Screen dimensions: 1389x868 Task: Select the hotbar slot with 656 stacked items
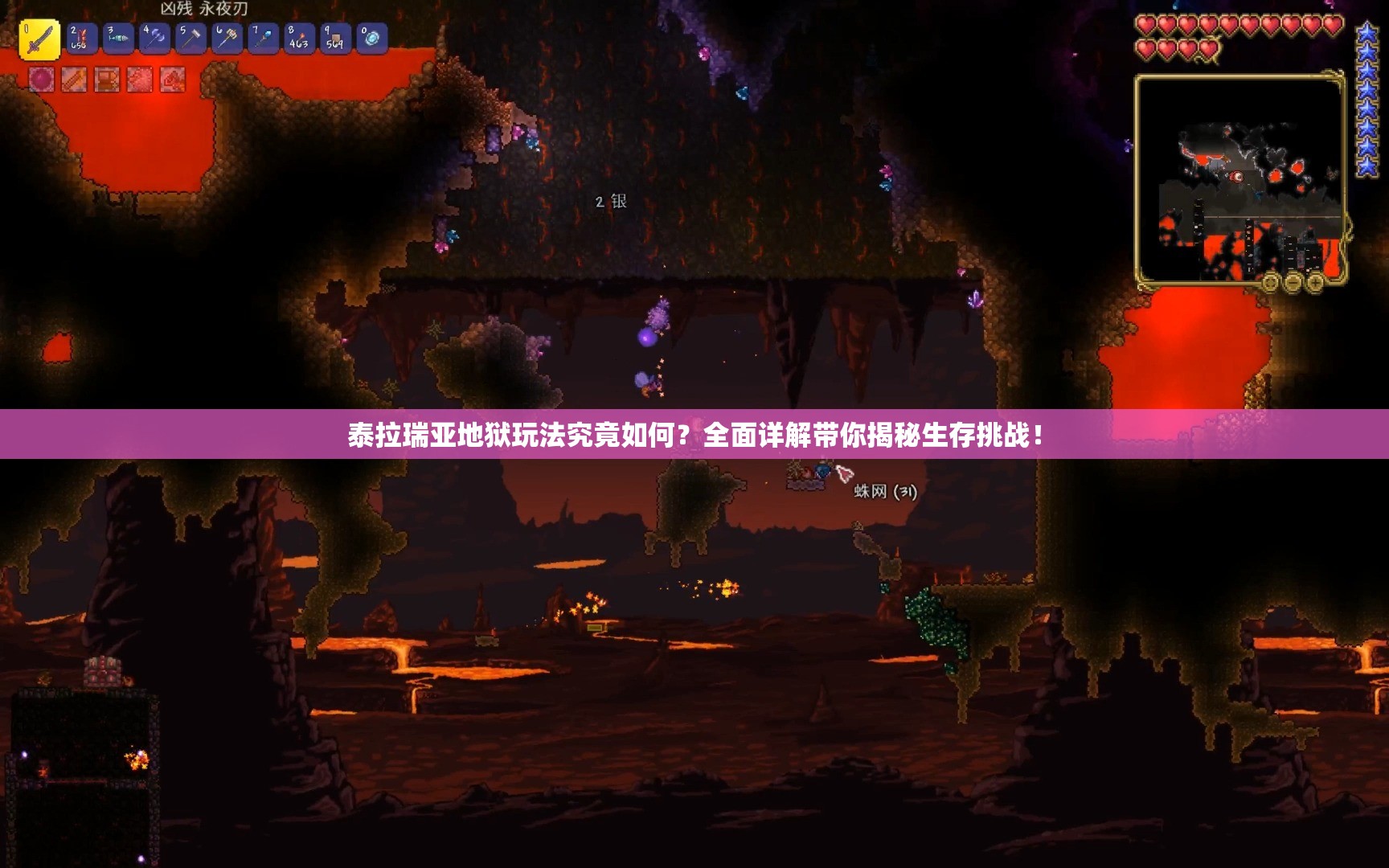pyautogui.click(x=81, y=39)
